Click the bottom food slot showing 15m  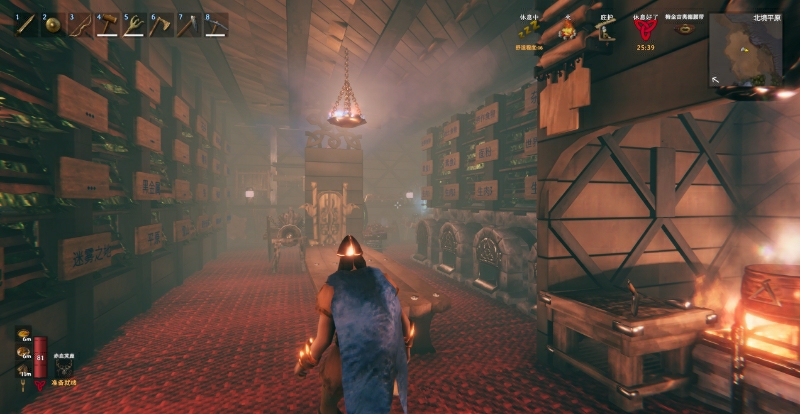[x=24, y=371]
